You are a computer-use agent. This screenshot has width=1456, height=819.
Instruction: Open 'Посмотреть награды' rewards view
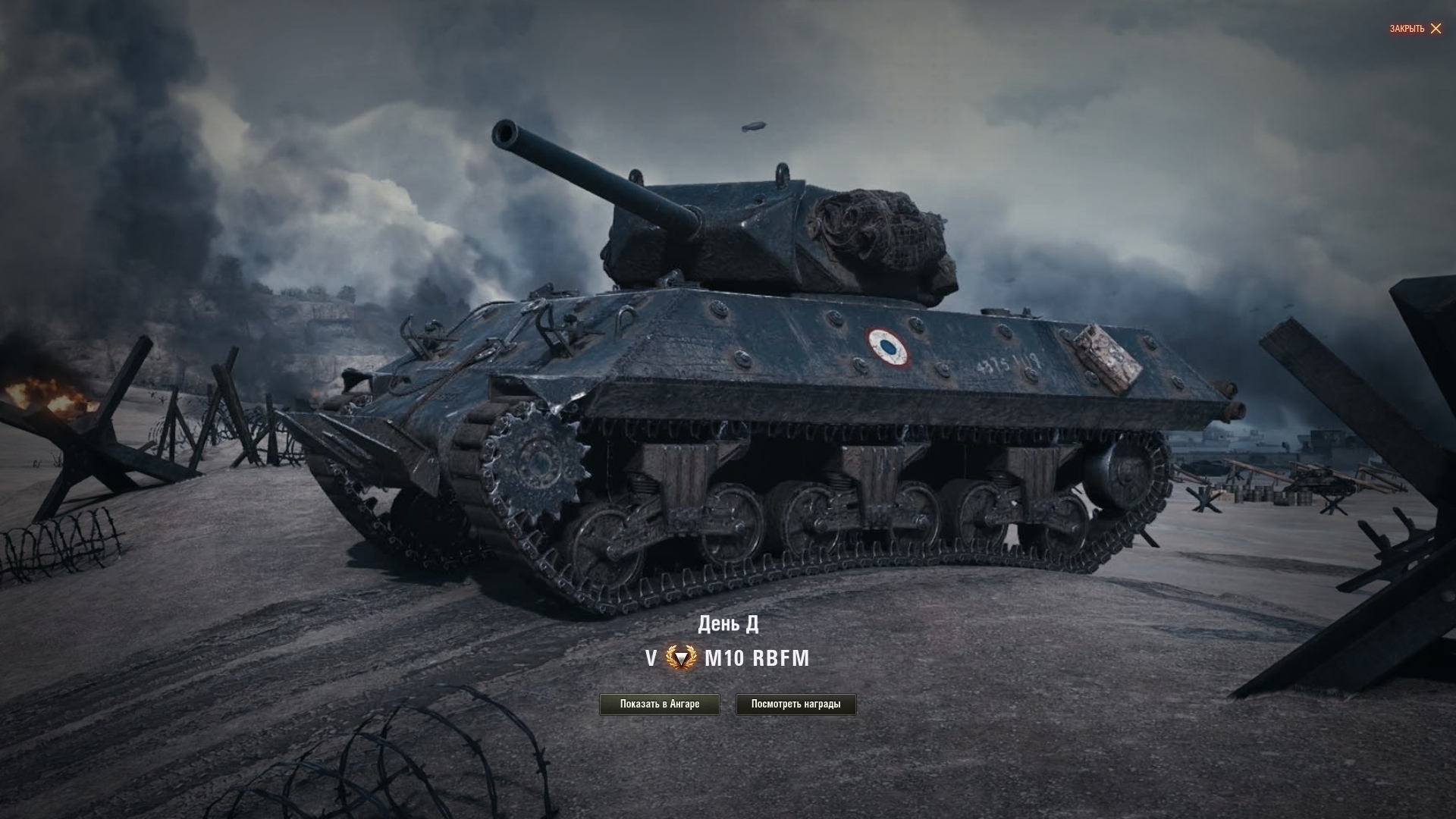[795, 704]
